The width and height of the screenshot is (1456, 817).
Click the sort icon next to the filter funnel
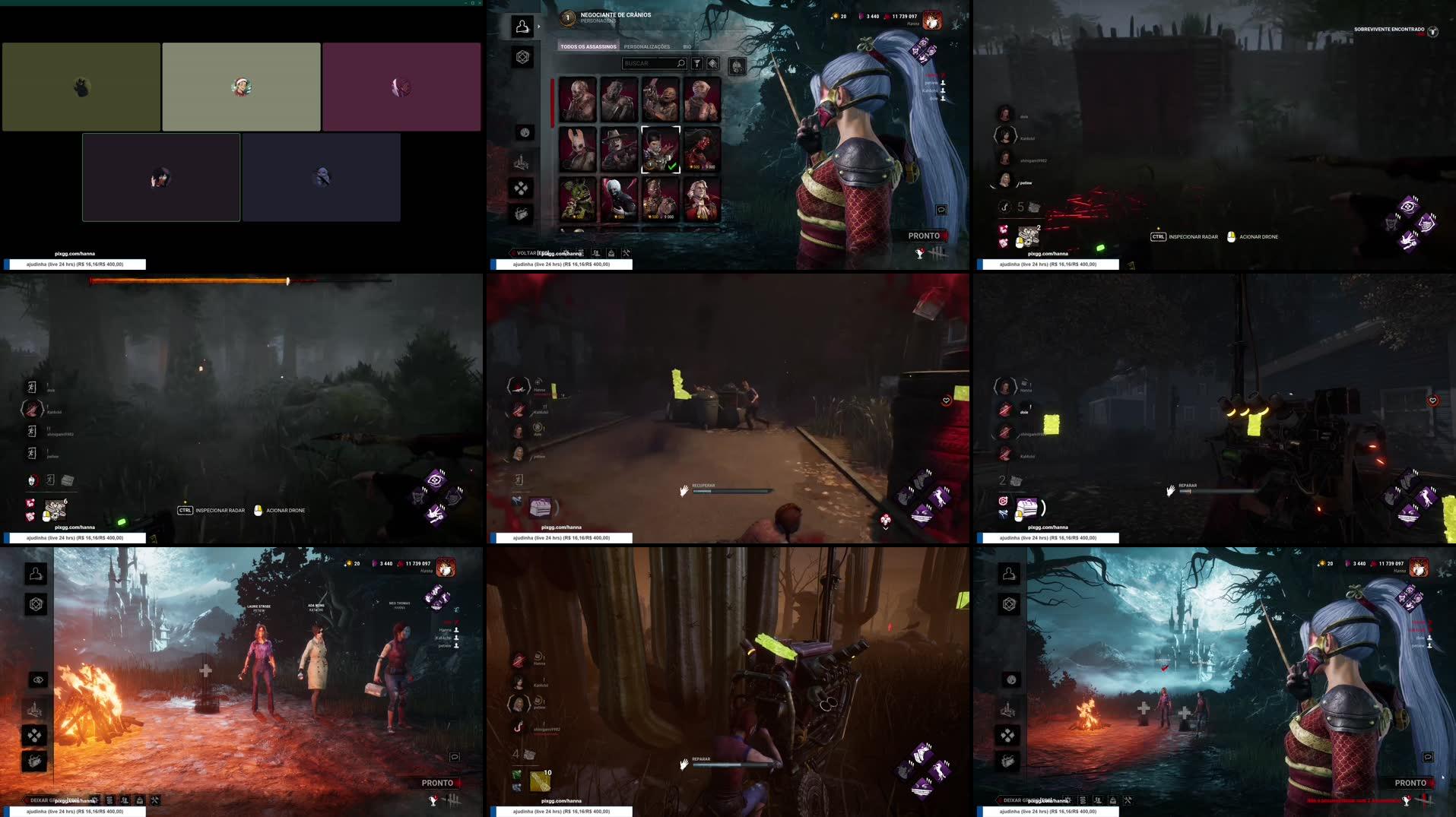pos(712,64)
